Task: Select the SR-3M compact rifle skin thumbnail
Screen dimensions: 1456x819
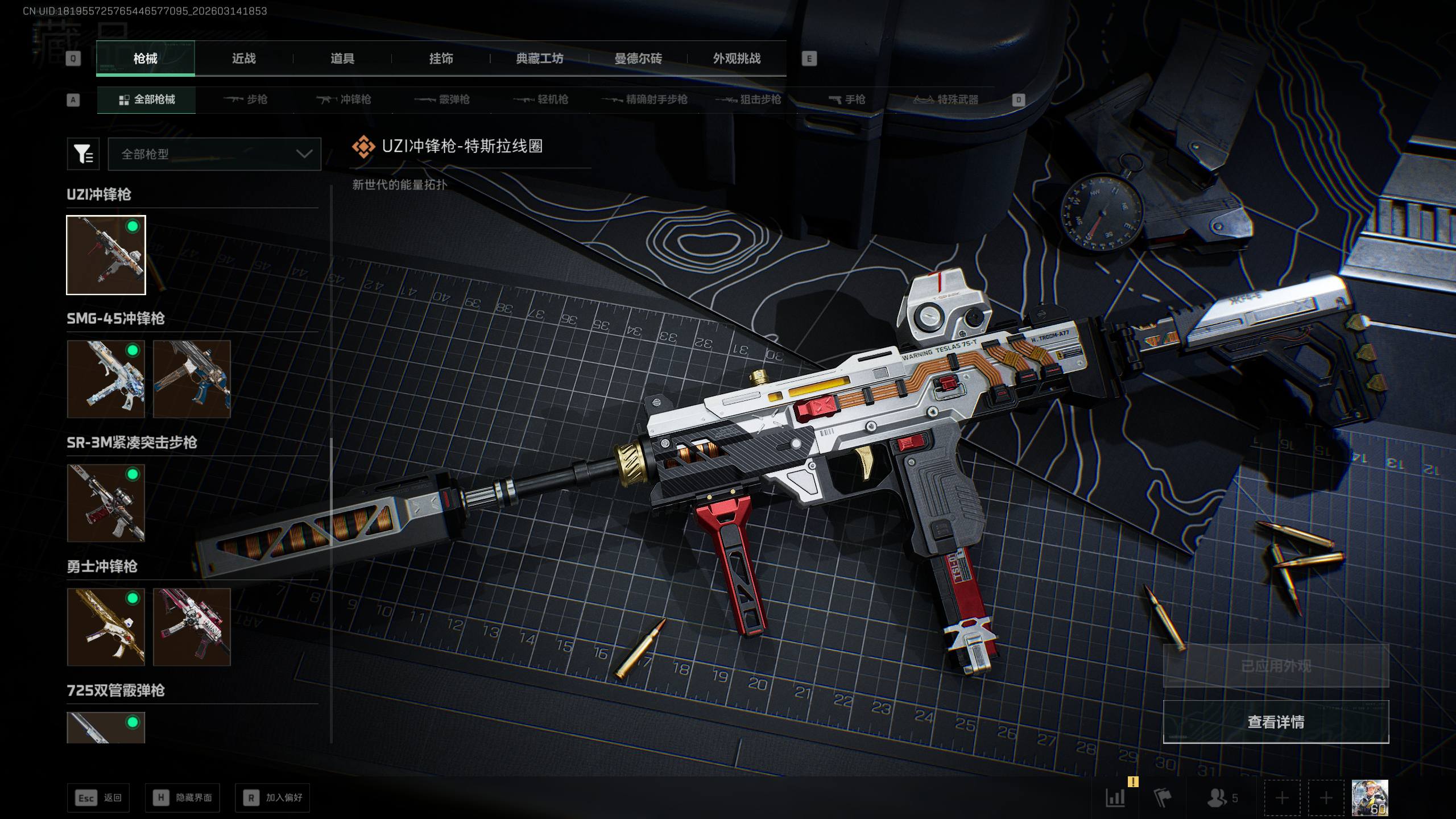Action: point(106,503)
